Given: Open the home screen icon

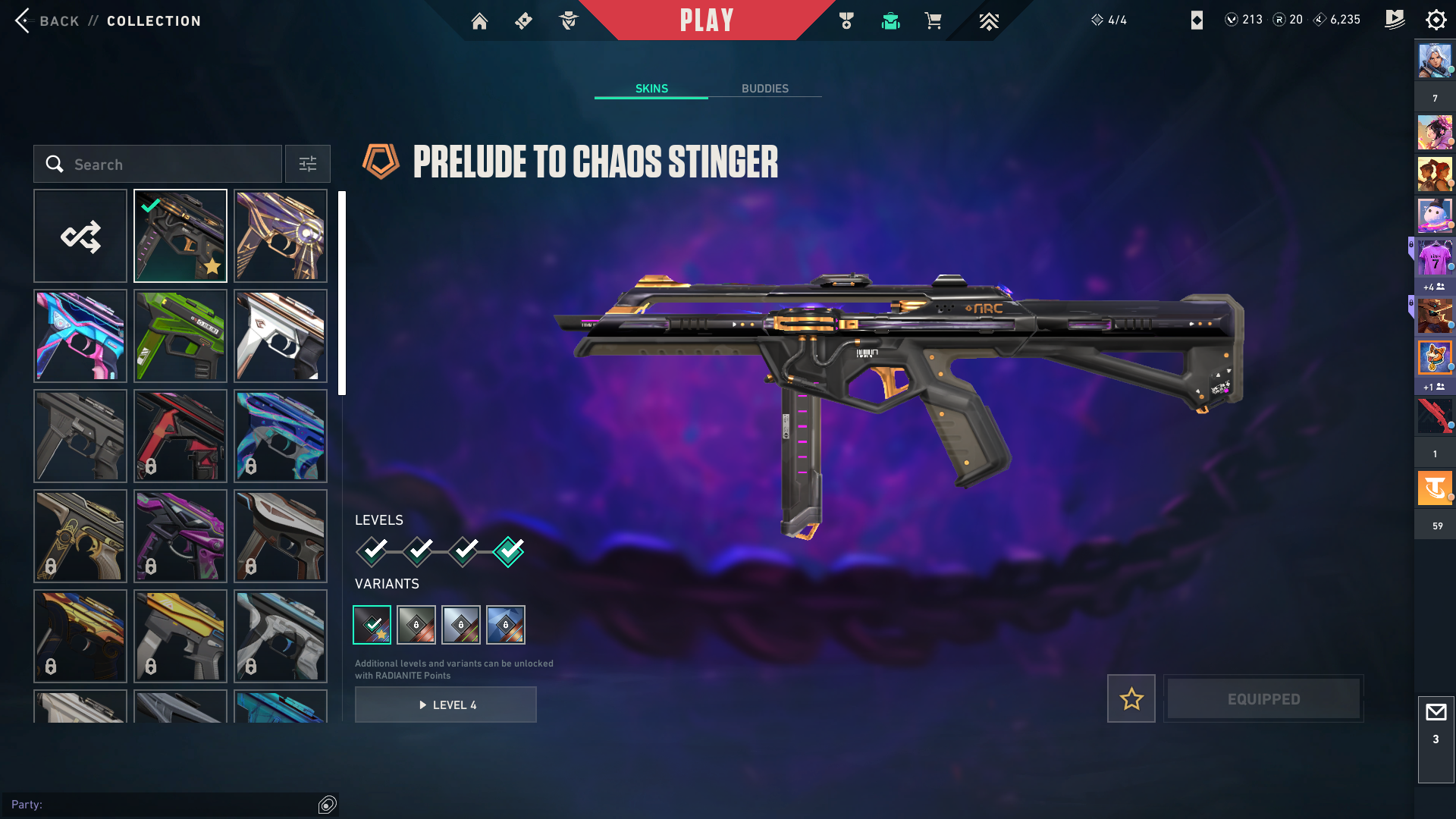Looking at the screenshot, I should (x=479, y=21).
